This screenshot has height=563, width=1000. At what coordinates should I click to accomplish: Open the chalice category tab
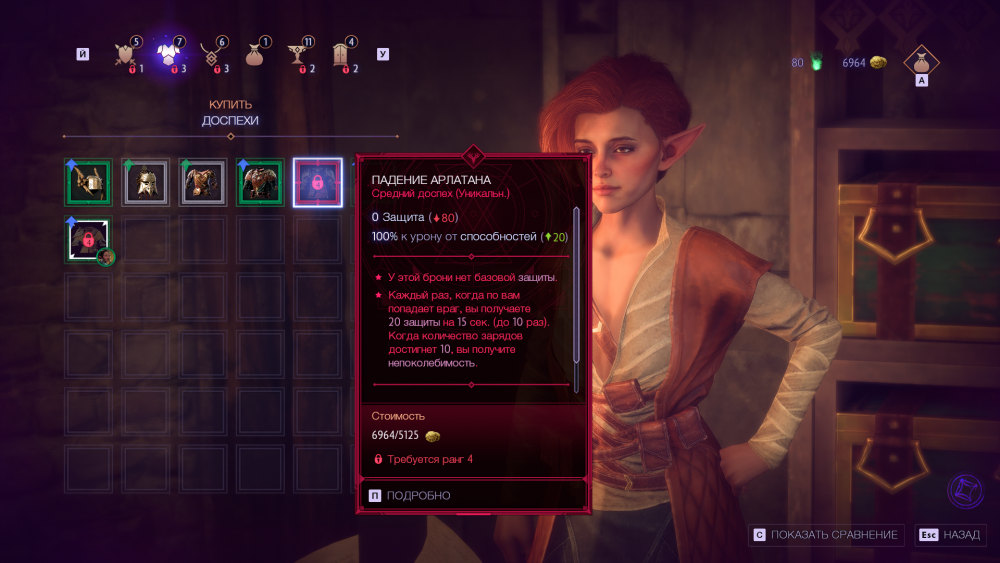click(298, 54)
